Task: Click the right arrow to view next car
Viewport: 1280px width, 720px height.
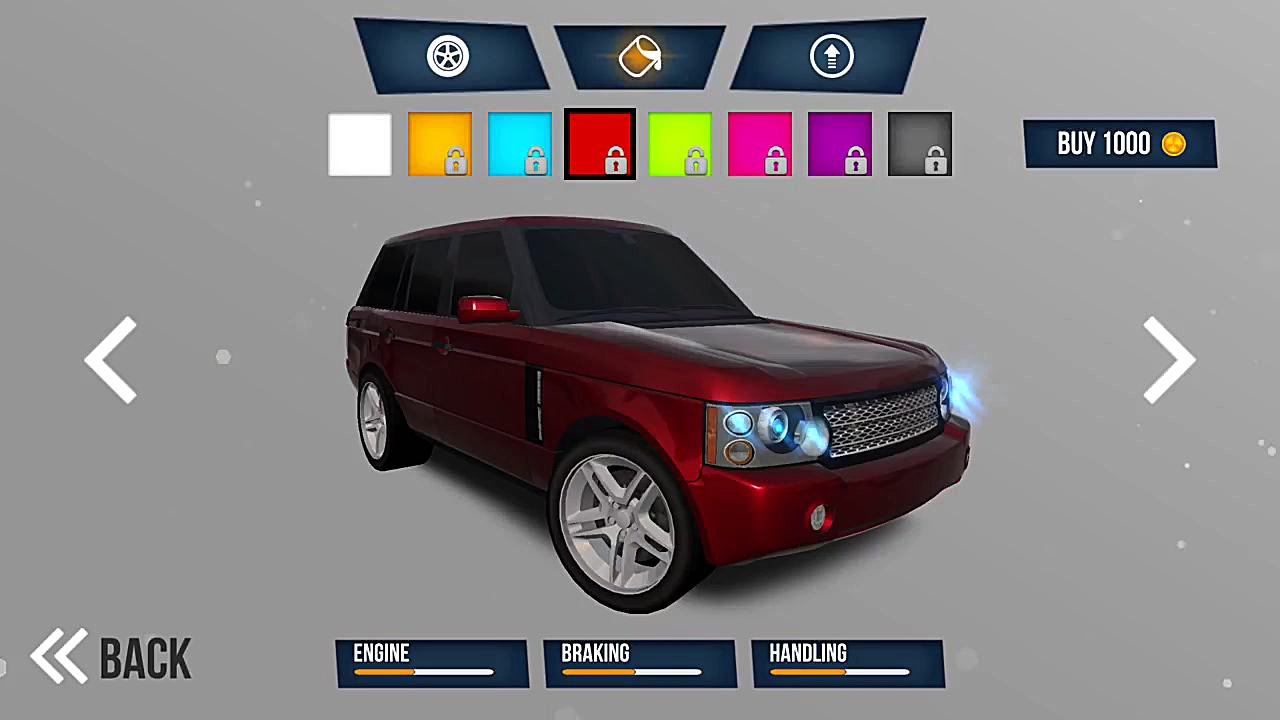Action: (1168, 360)
